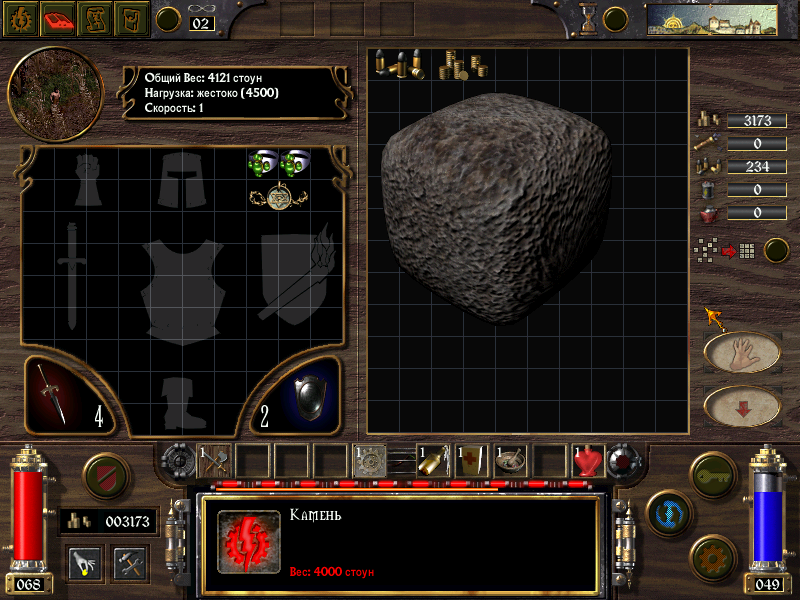
Task: Click the round arrange-items button
Action: [x=776, y=250]
